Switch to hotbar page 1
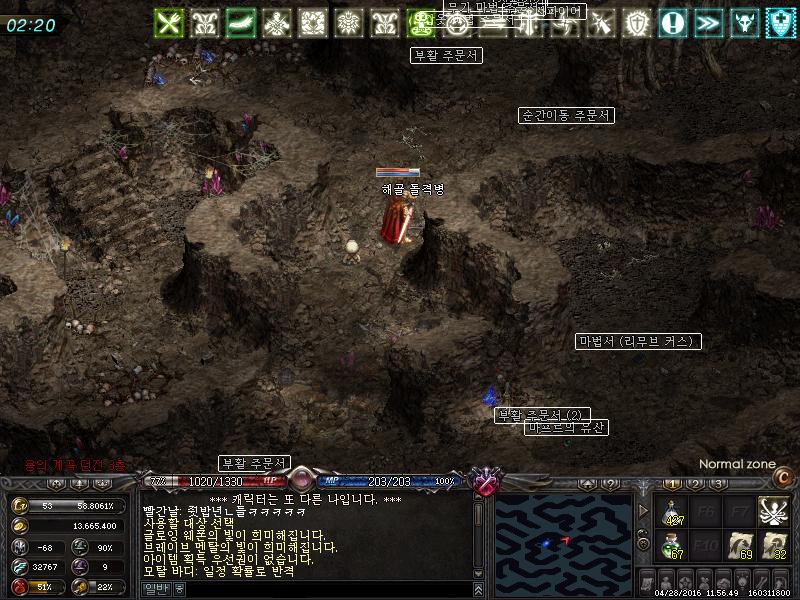The height and width of the screenshot is (600, 800). (671, 484)
